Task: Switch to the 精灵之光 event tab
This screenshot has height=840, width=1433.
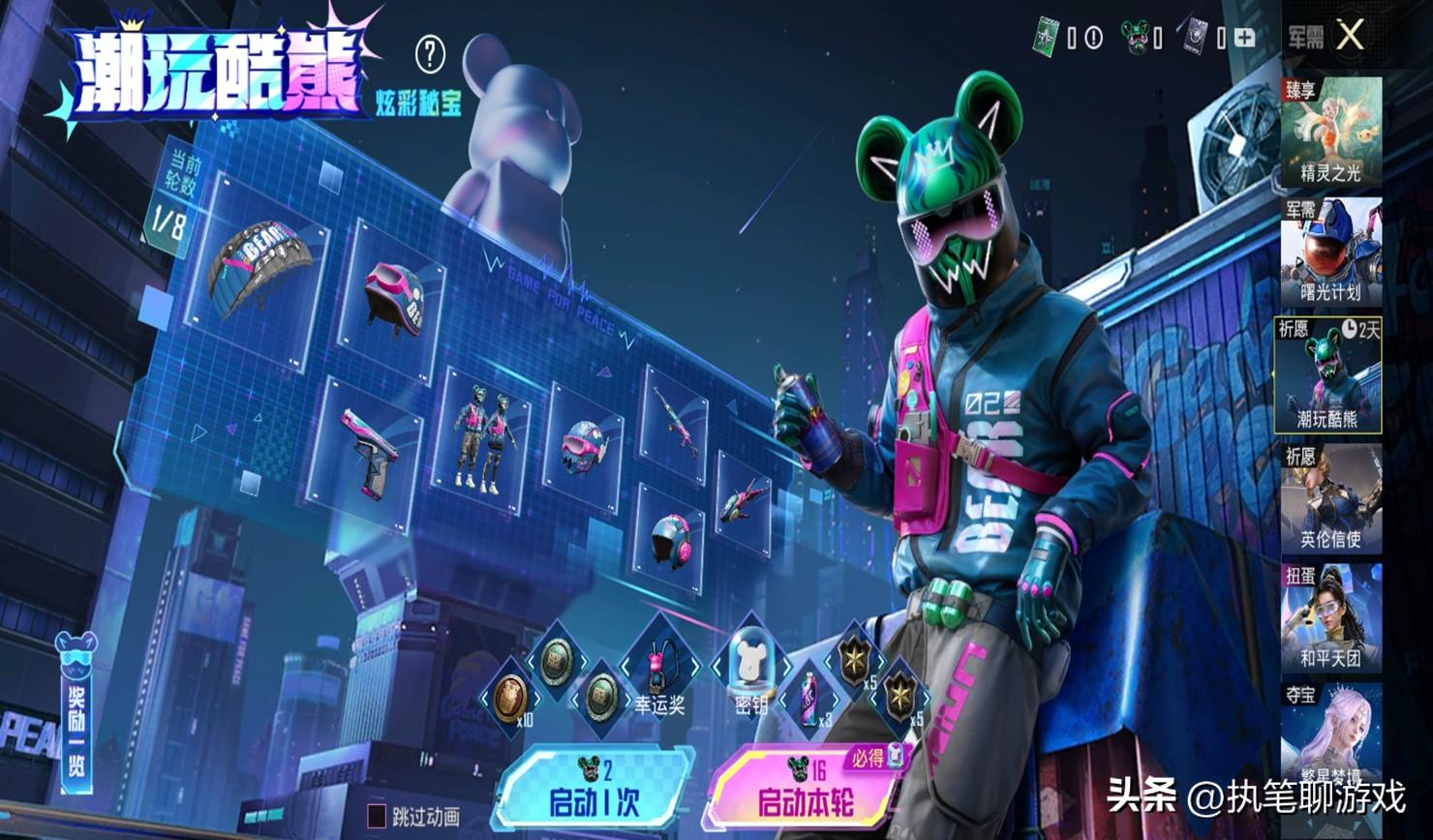Action: pyautogui.click(x=1331, y=133)
